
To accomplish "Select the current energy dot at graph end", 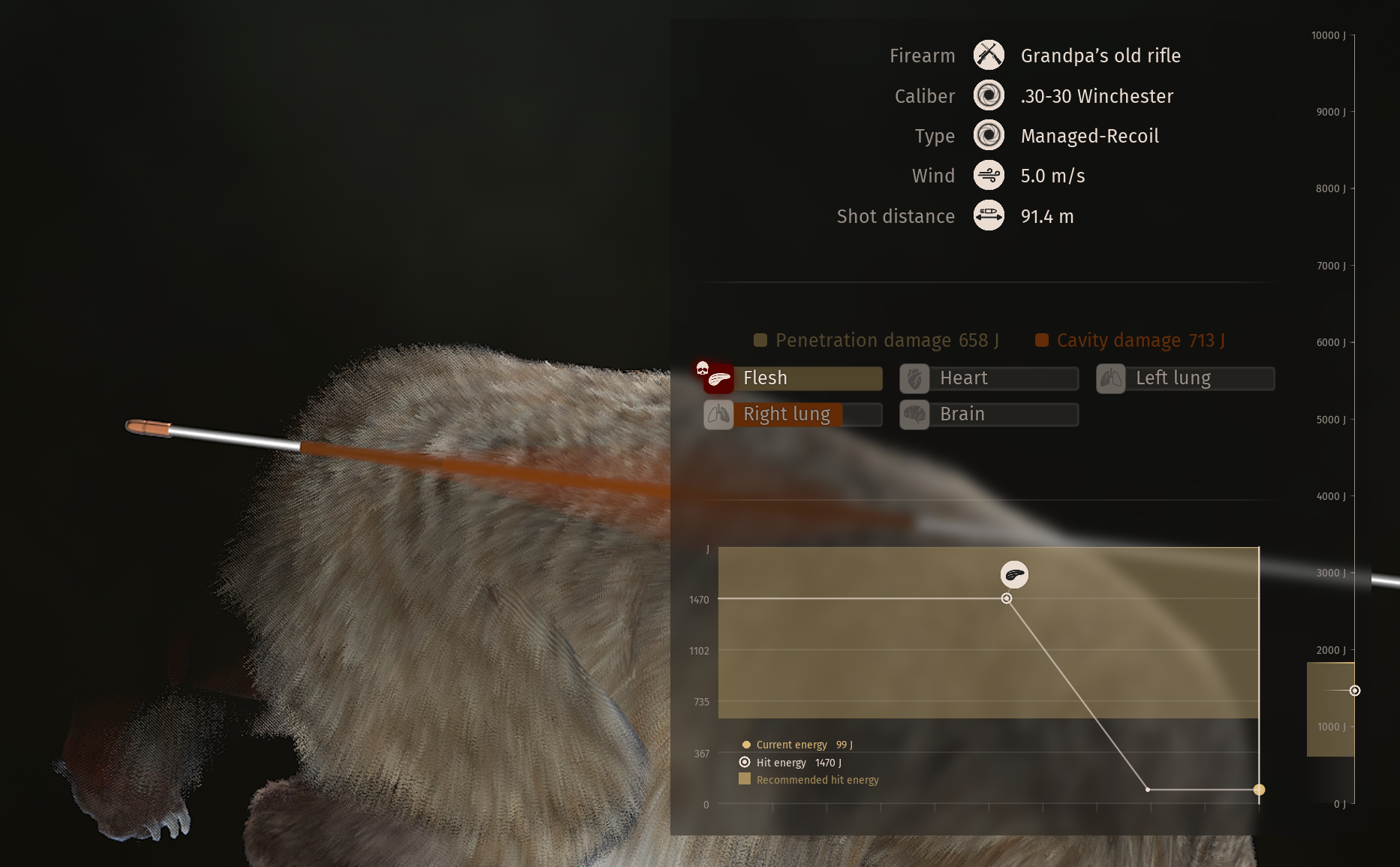I will pyautogui.click(x=1259, y=790).
